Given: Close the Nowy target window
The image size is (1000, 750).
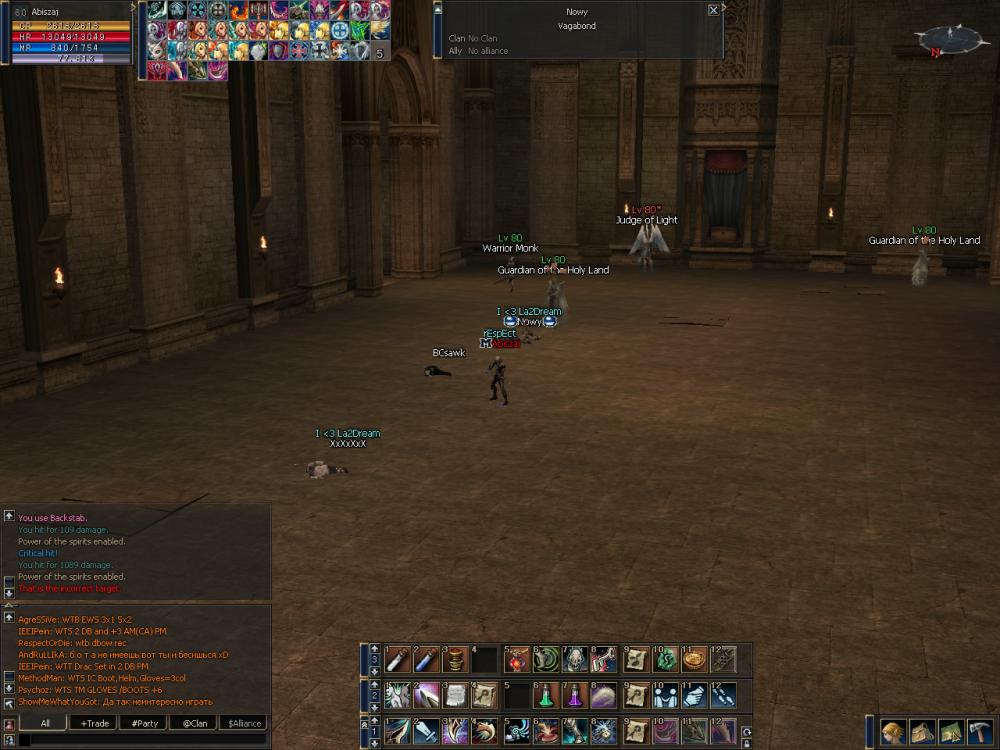Looking at the screenshot, I should click(713, 10).
